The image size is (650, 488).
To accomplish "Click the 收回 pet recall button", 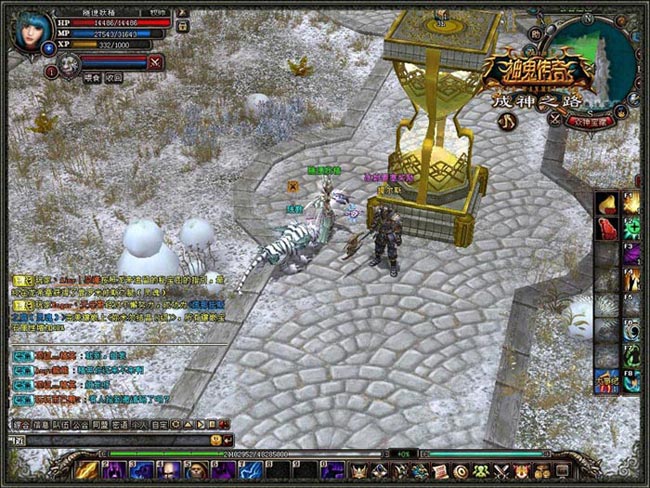I will 114,77.
